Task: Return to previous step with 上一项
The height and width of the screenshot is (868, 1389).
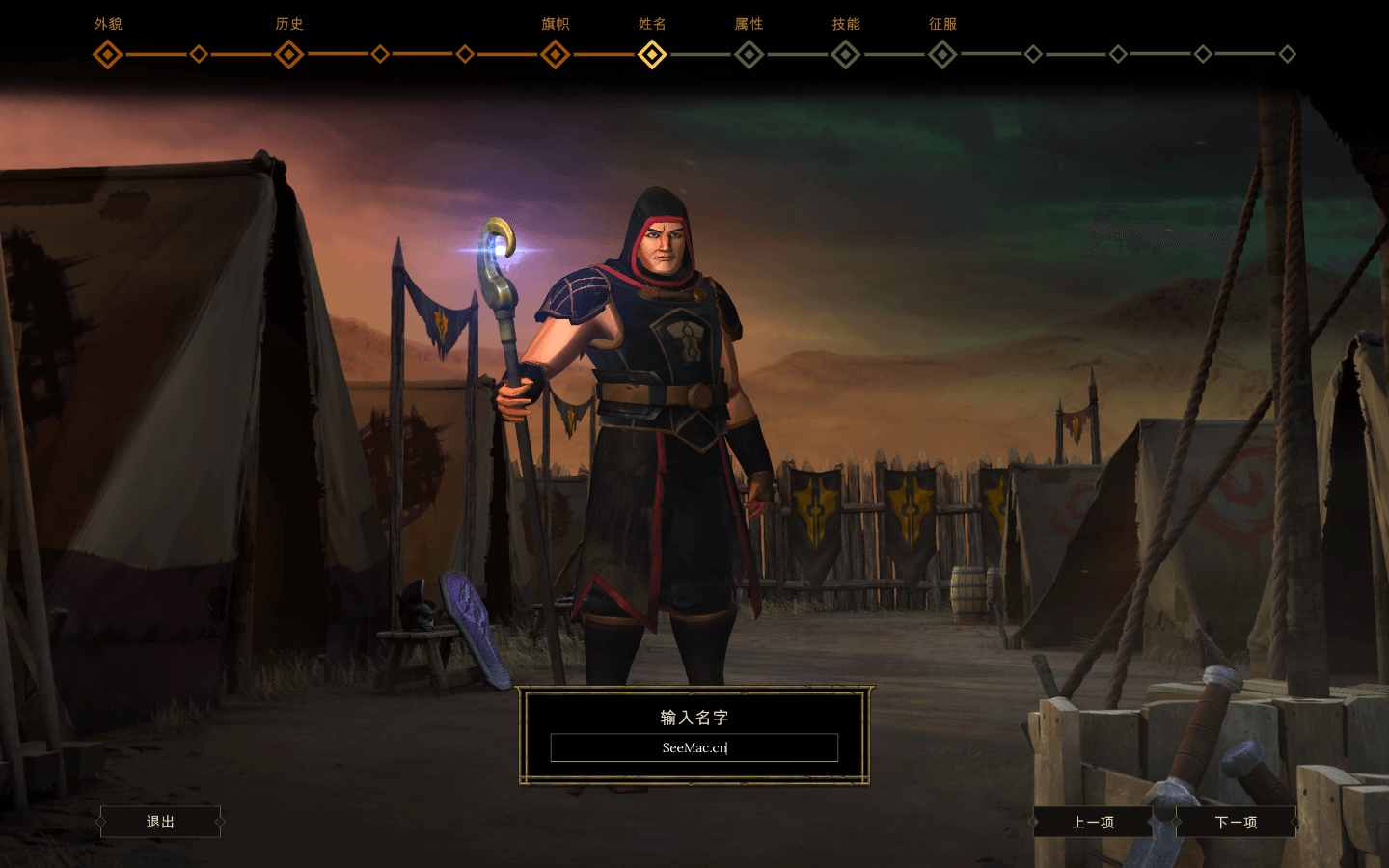Action: tap(1093, 822)
